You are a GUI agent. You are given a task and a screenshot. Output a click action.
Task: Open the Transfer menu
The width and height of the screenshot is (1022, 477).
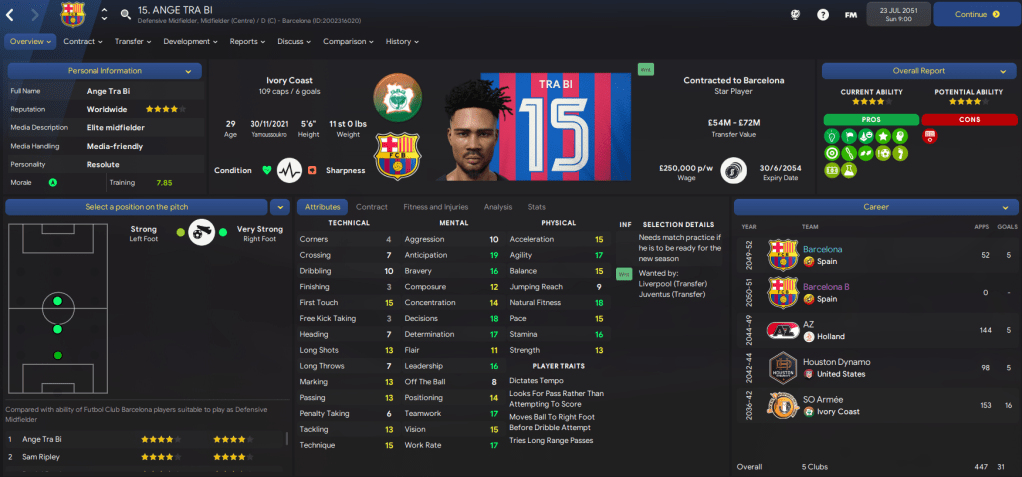133,42
